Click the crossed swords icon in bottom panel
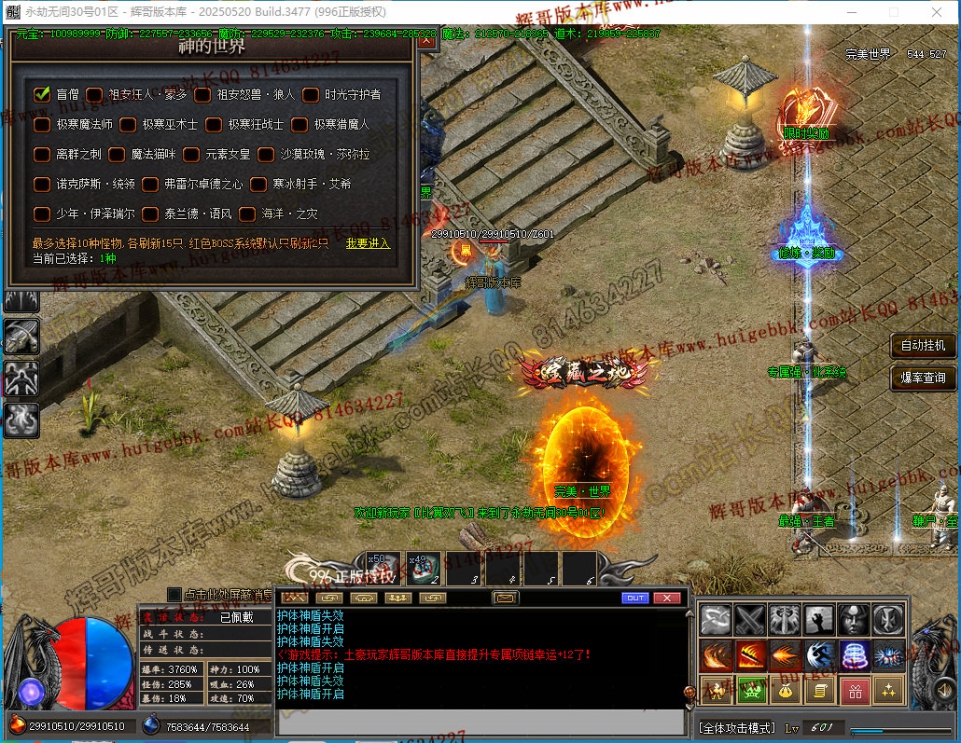The height and width of the screenshot is (743, 961). coord(750,620)
